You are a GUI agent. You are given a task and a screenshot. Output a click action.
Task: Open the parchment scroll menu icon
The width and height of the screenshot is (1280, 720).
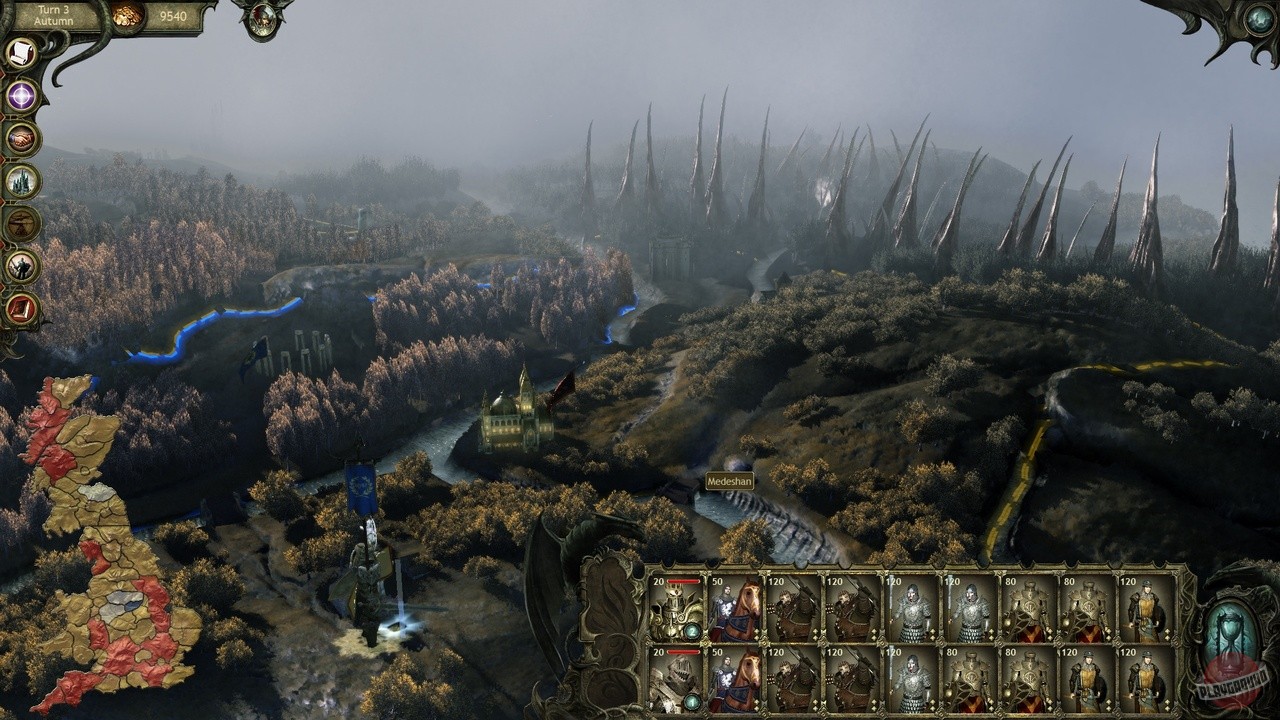pos(20,54)
